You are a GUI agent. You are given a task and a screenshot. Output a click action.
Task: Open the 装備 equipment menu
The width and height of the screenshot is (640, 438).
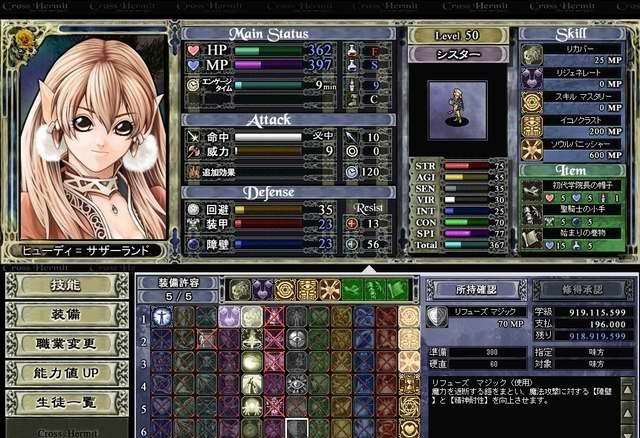tap(65, 315)
